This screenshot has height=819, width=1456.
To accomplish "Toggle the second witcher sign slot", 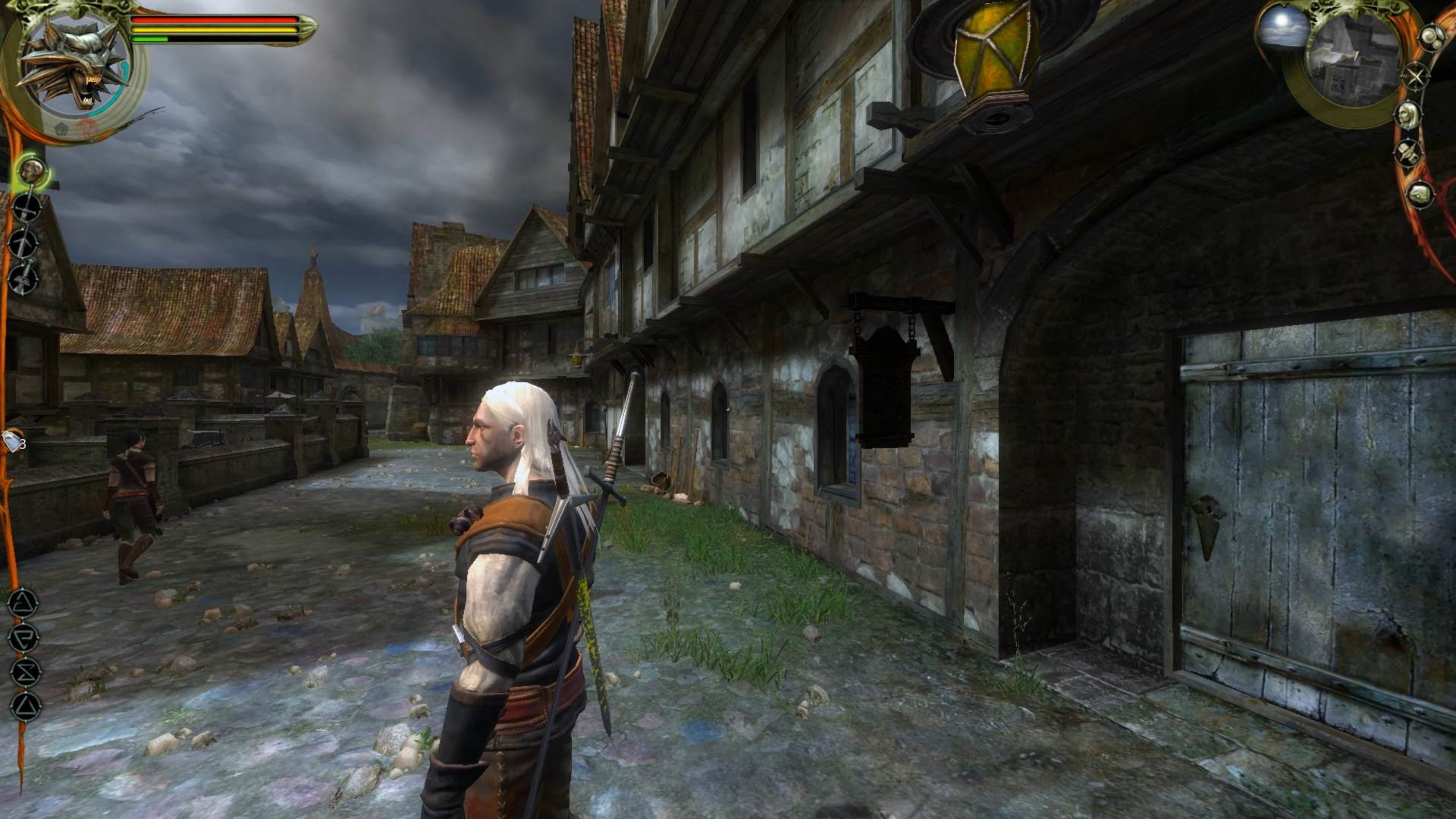I will point(23,639).
